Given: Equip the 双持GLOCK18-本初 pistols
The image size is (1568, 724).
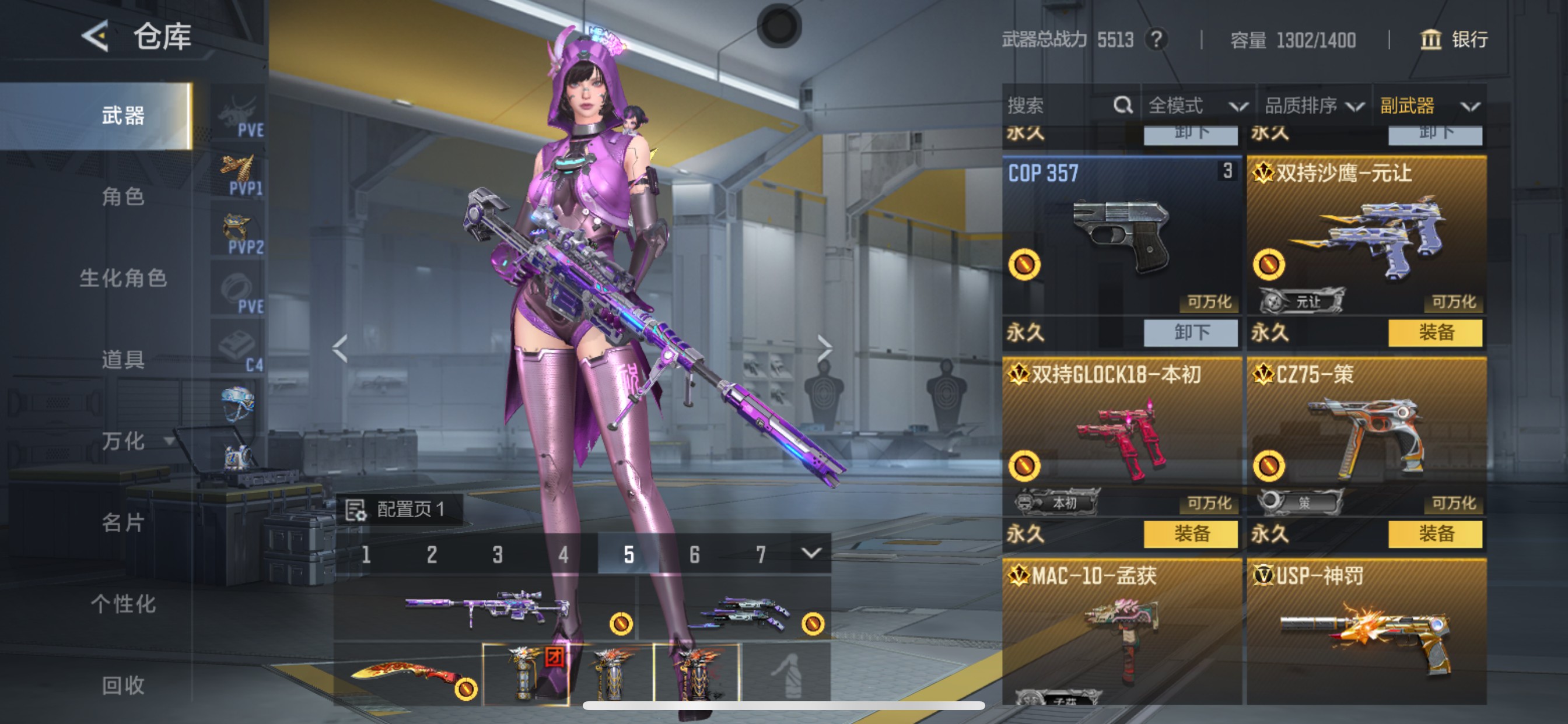Looking at the screenshot, I should tap(1191, 534).
